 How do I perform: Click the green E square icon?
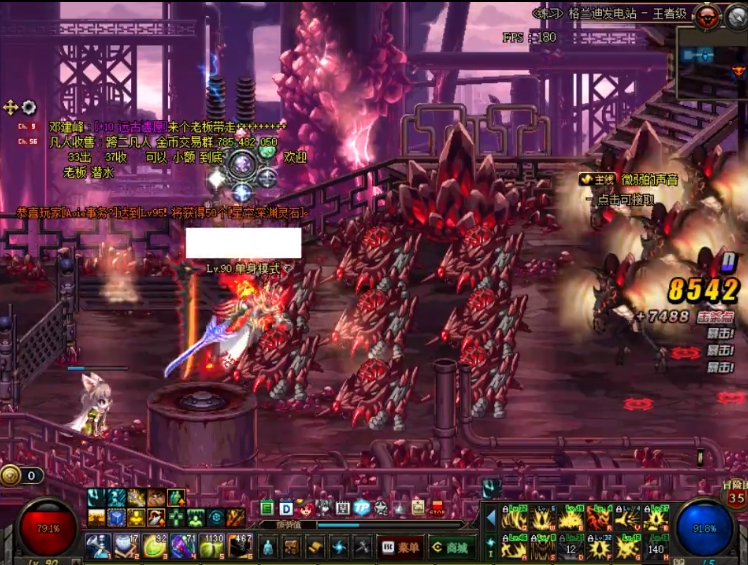point(267,508)
